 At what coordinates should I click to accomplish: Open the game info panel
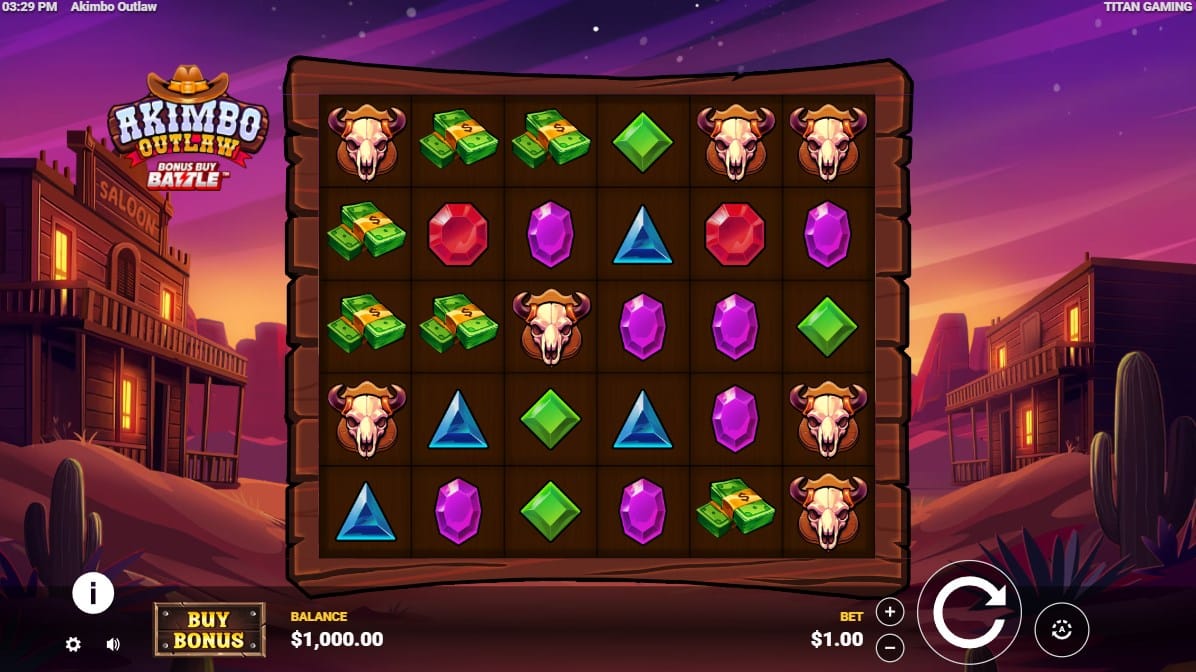[x=93, y=594]
